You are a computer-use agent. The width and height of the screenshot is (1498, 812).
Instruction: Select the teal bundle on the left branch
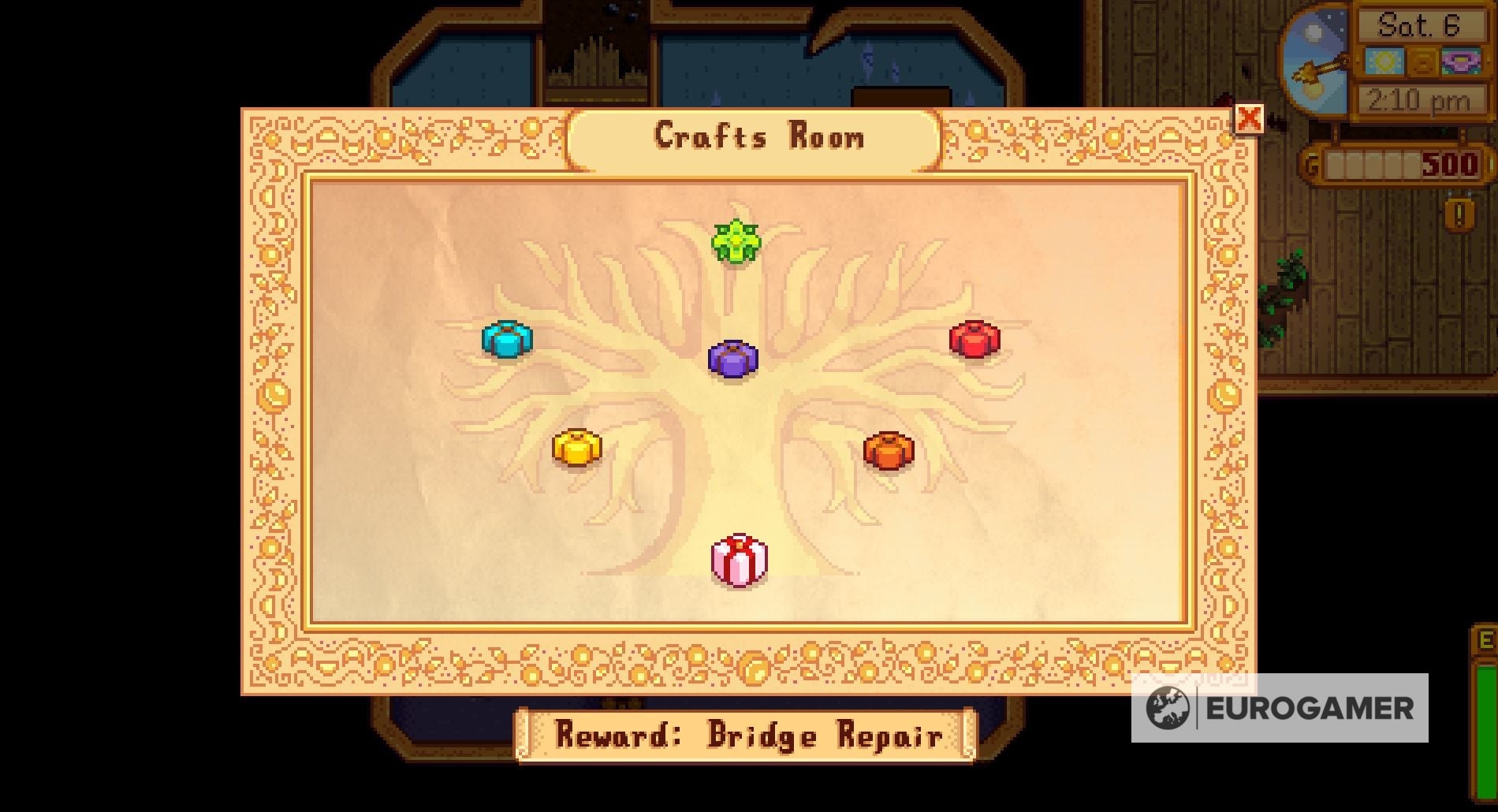click(x=507, y=341)
